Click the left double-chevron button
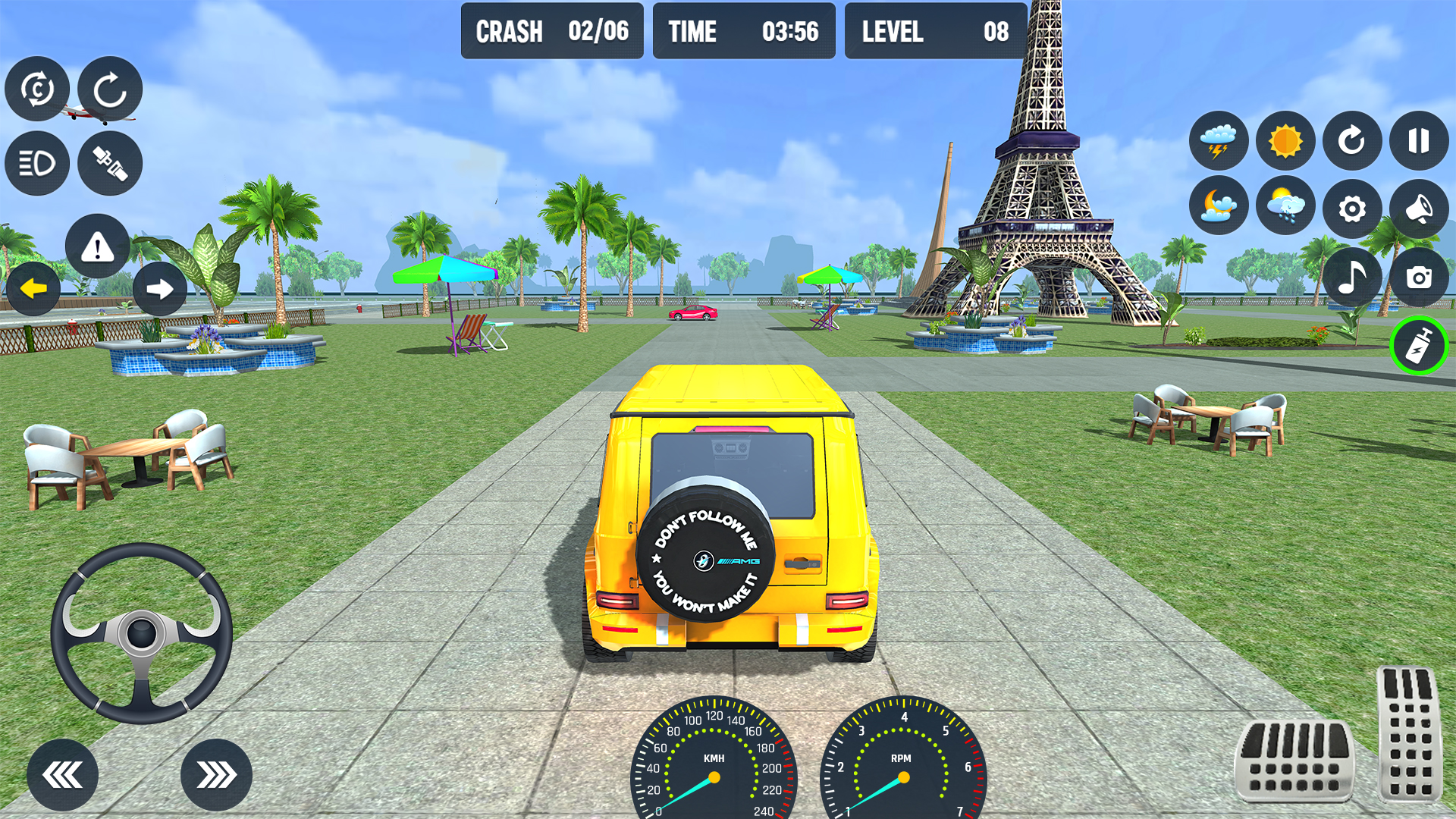Image resolution: width=1456 pixels, height=819 pixels. click(62, 775)
